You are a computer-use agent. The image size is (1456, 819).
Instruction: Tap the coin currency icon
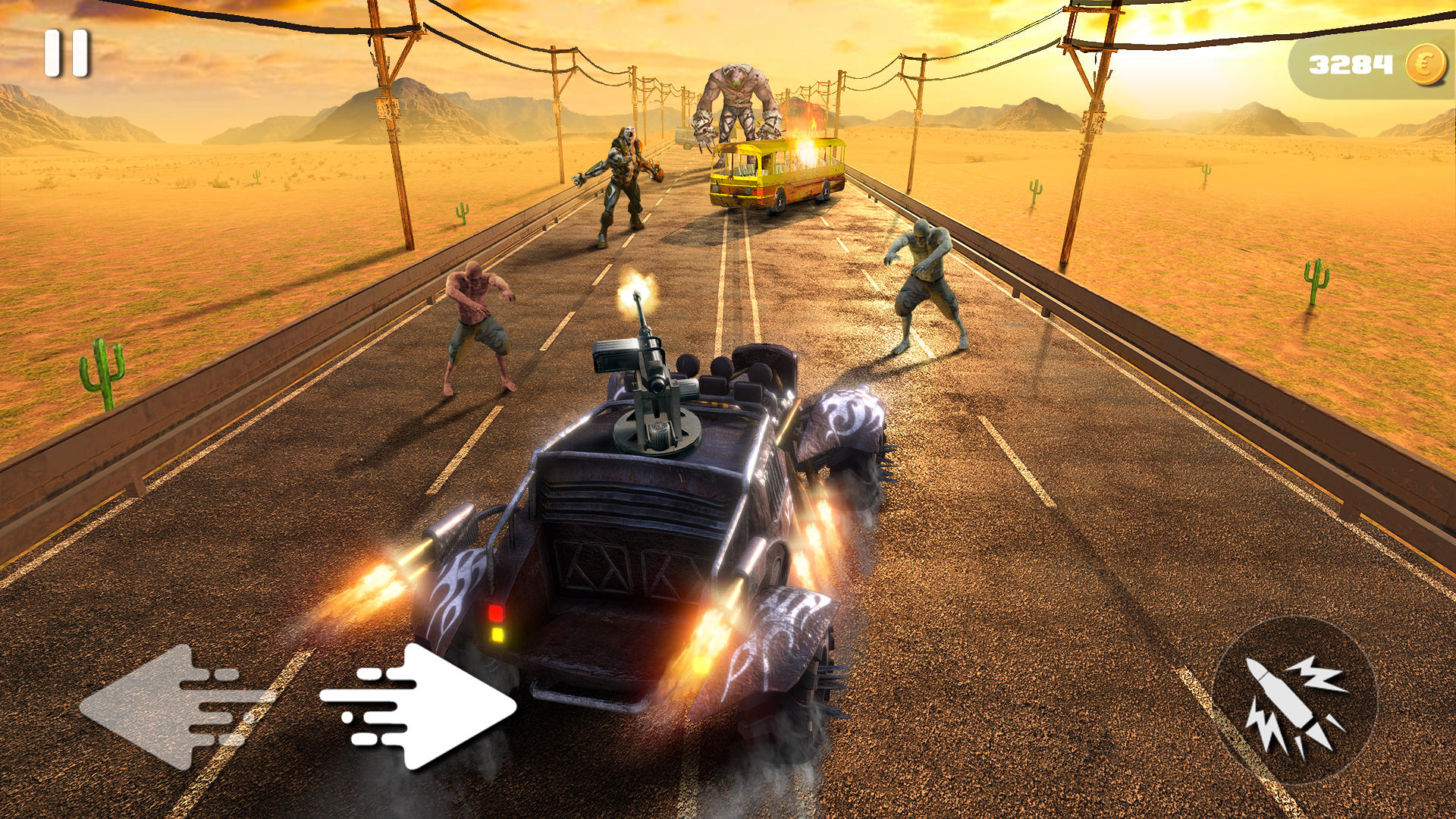(1424, 64)
